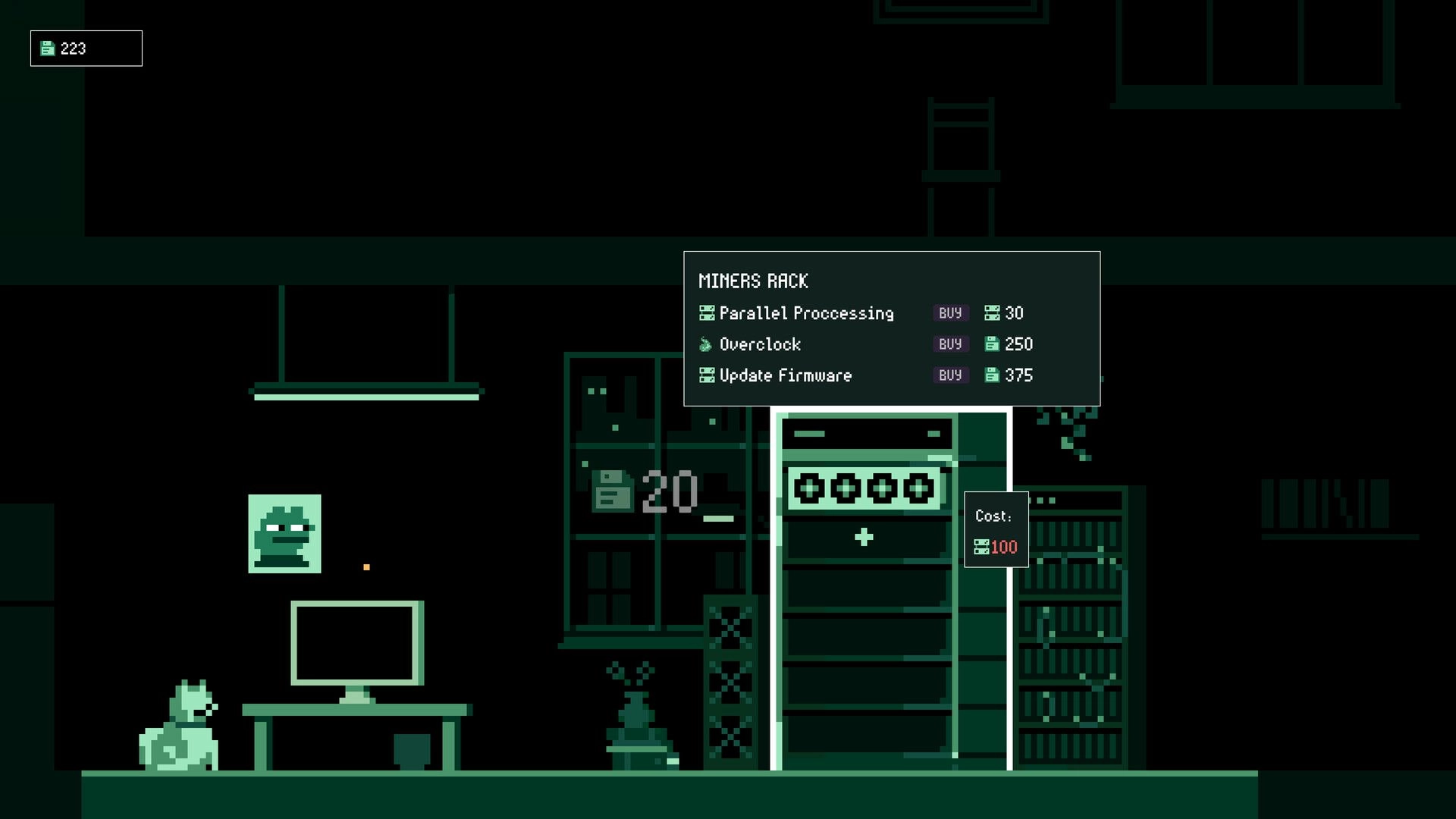Click the rack icon in the Cost: 100 tooltip

click(x=981, y=547)
